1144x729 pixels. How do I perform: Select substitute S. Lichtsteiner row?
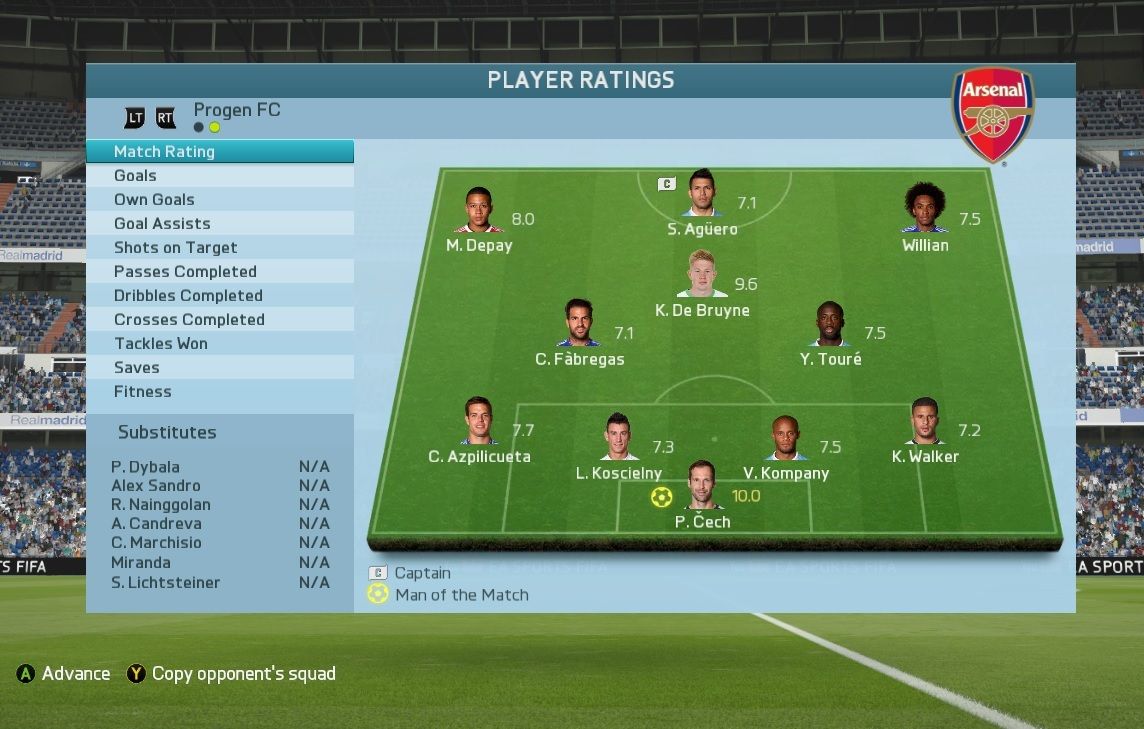[x=220, y=583]
